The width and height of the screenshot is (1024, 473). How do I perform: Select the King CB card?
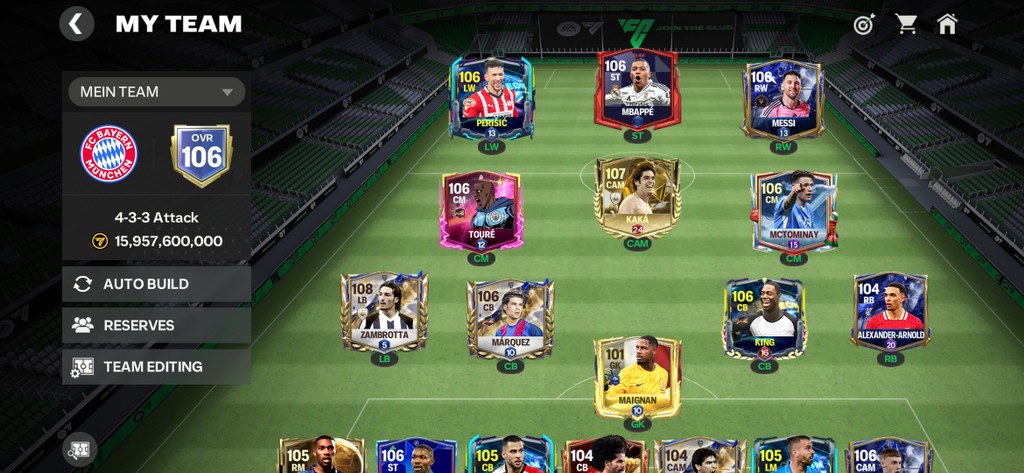tap(764, 318)
